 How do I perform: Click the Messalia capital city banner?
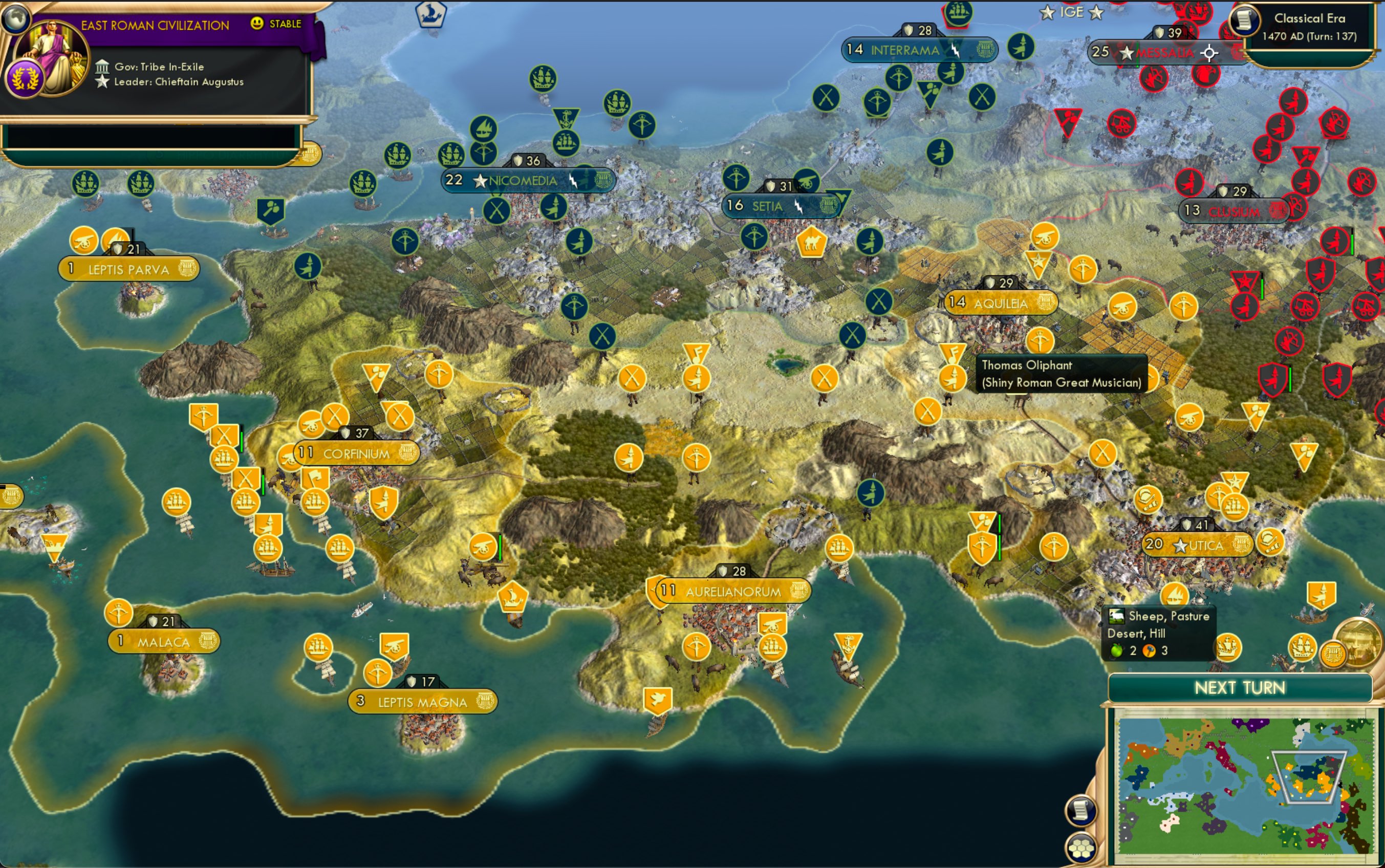tap(1164, 53)
